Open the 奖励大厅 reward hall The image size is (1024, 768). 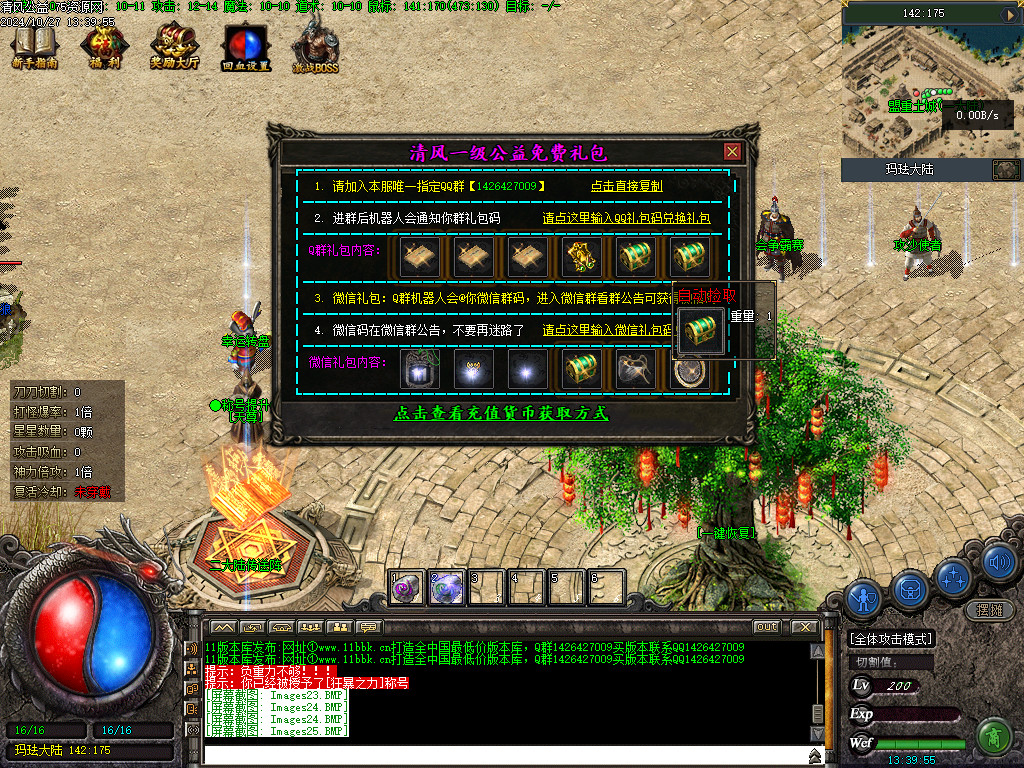click(174, 47)
